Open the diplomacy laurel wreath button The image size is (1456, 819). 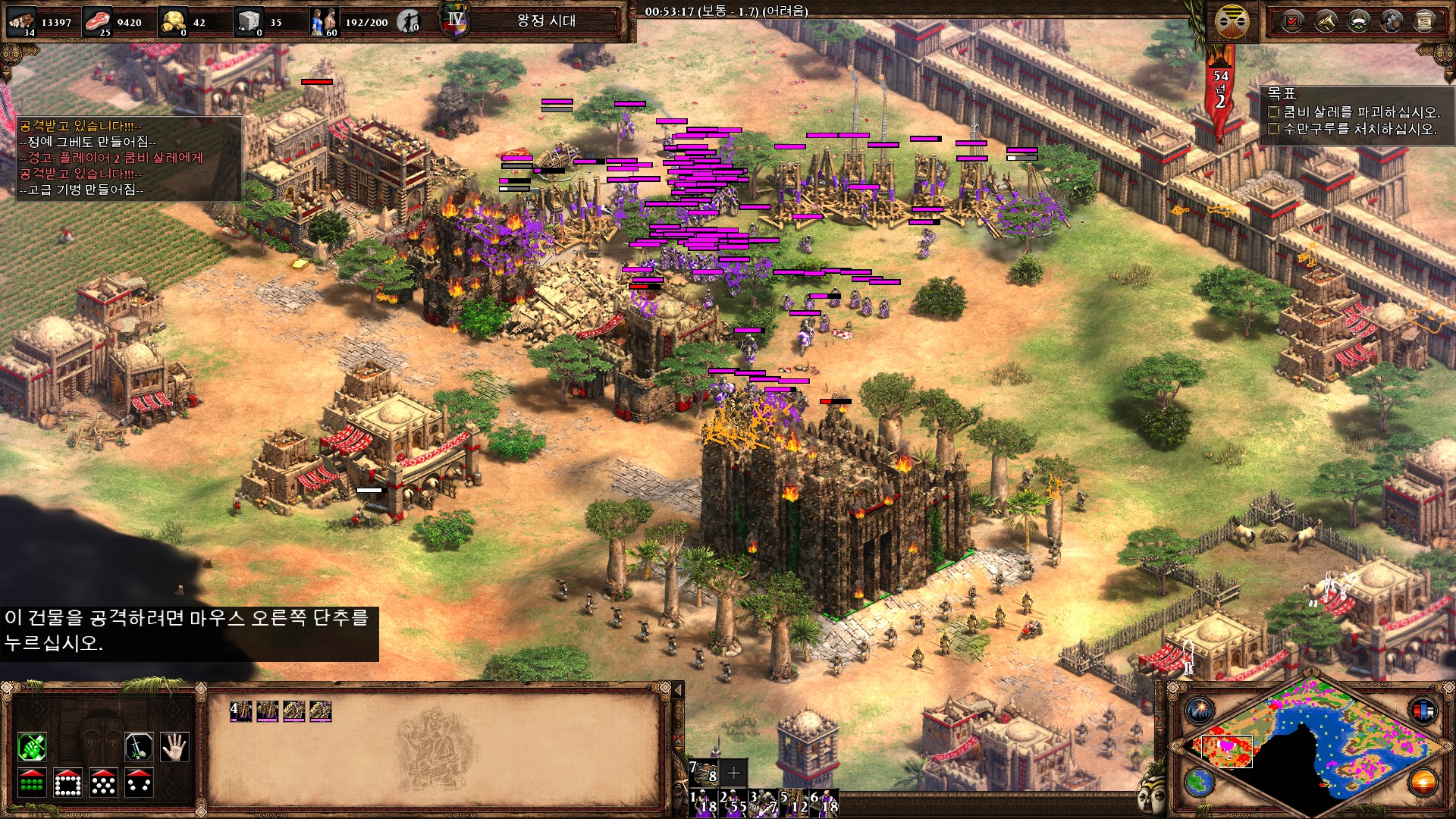(1358, 21)
